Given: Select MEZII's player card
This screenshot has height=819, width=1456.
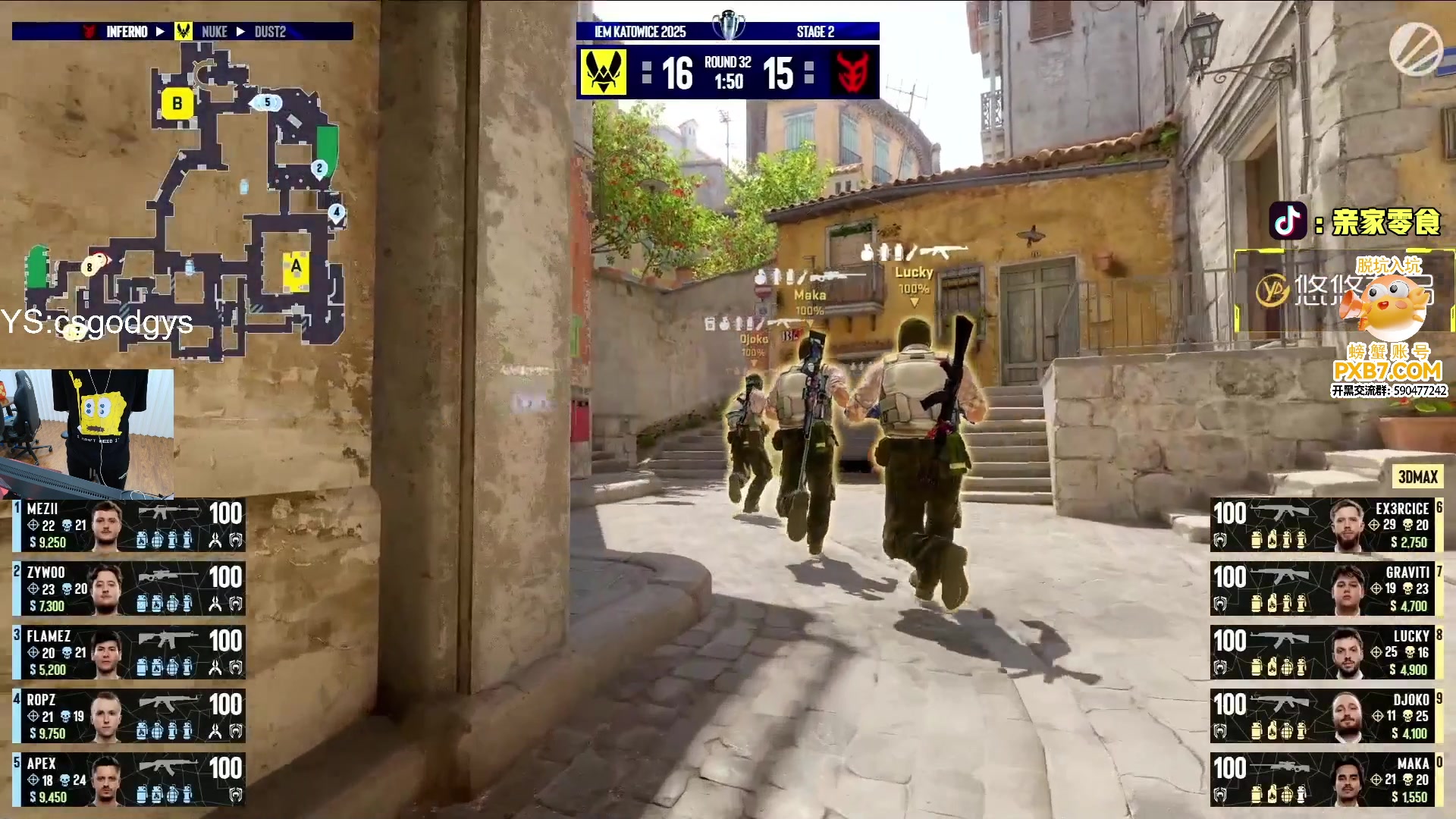Looking at the screenshot, I should point(129,525).
